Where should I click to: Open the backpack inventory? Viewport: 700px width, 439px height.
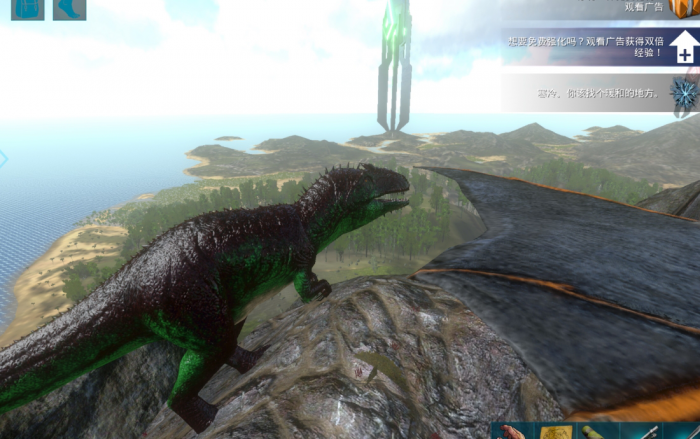coord(27,9)
